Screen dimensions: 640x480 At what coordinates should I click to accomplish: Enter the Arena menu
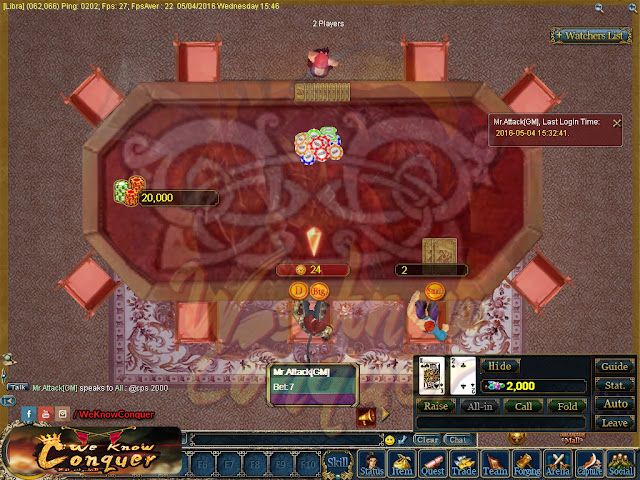point(557,465)
